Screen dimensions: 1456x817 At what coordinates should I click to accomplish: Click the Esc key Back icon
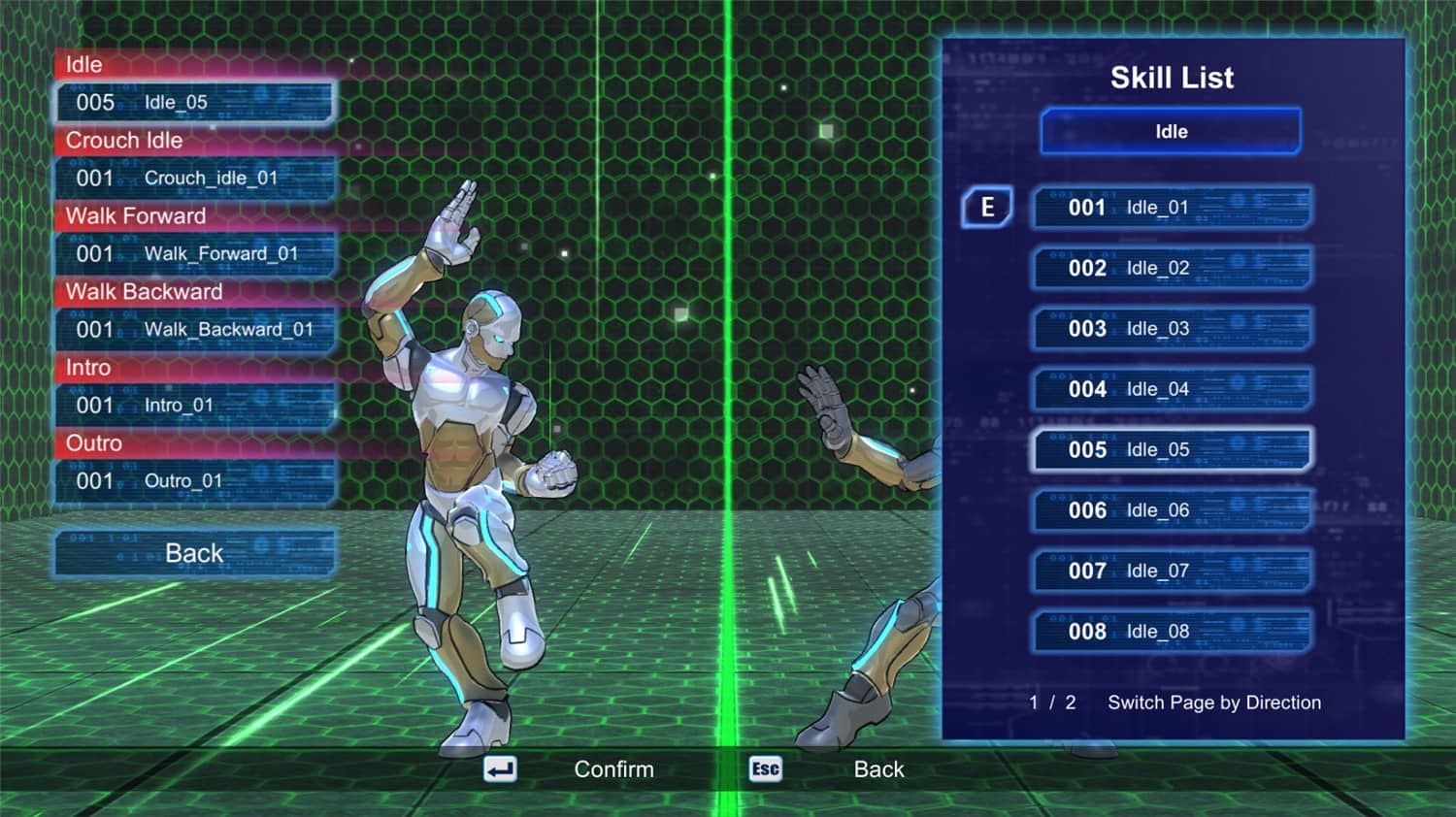(x=766, y=768)
